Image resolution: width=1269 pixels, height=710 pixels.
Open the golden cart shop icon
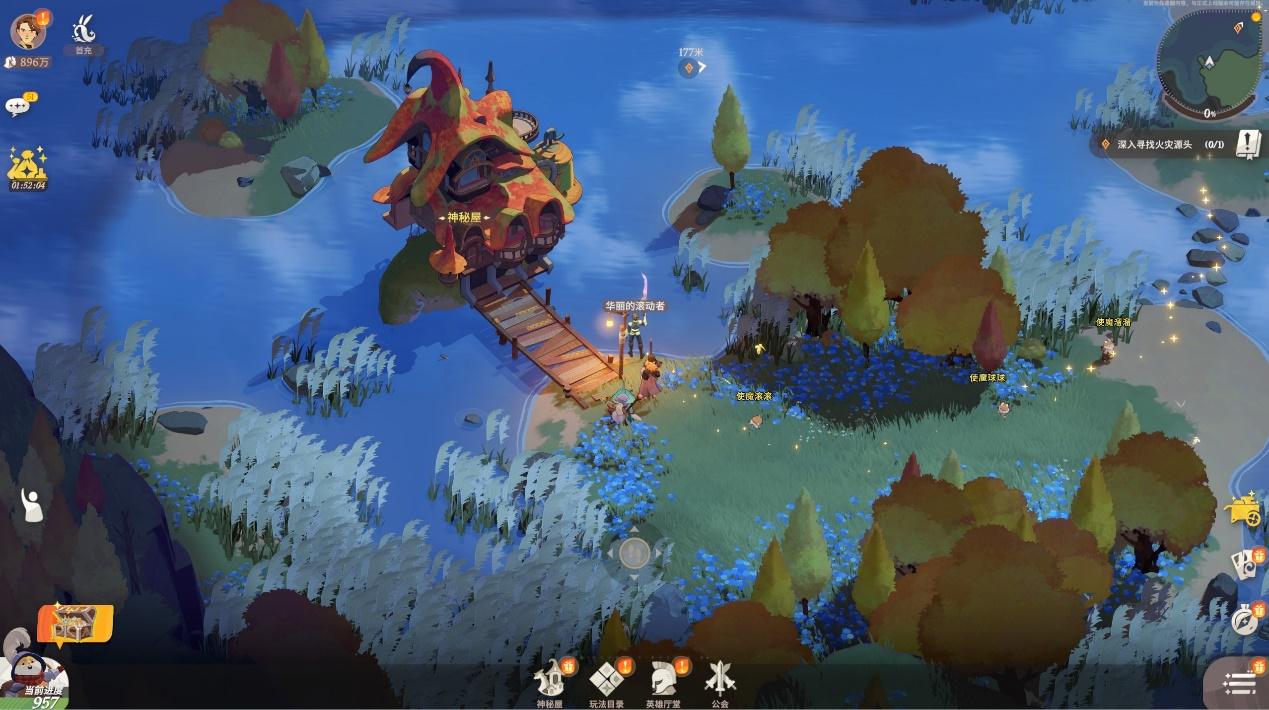point(1243,510)
